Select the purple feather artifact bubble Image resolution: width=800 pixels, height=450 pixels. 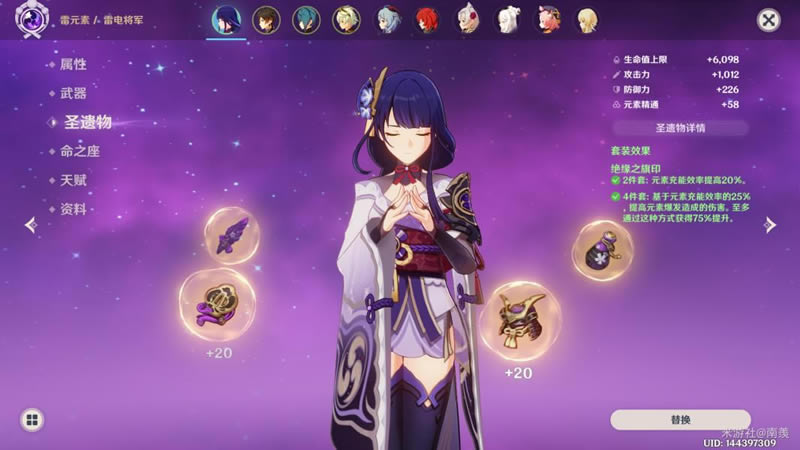pos(232,235)
